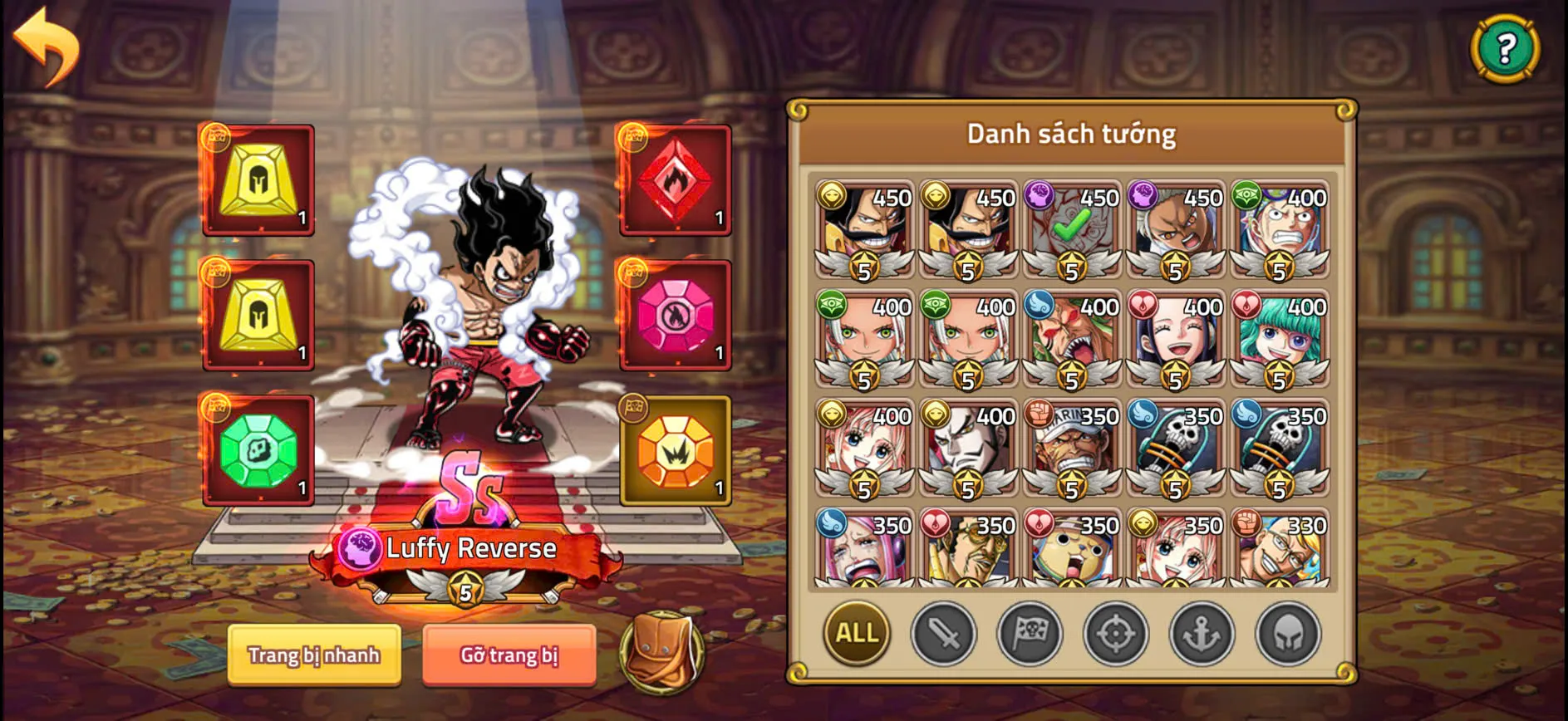Filter heroes by the pirate flag class icon
This screenshot has width=1568, height=721.
[1028, 634]
